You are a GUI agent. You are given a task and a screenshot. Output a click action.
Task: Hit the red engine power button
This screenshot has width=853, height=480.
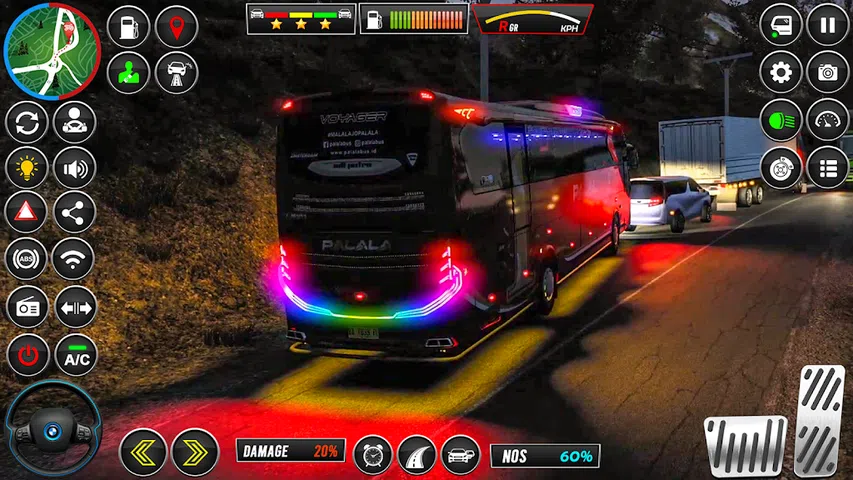coord(27,355)
